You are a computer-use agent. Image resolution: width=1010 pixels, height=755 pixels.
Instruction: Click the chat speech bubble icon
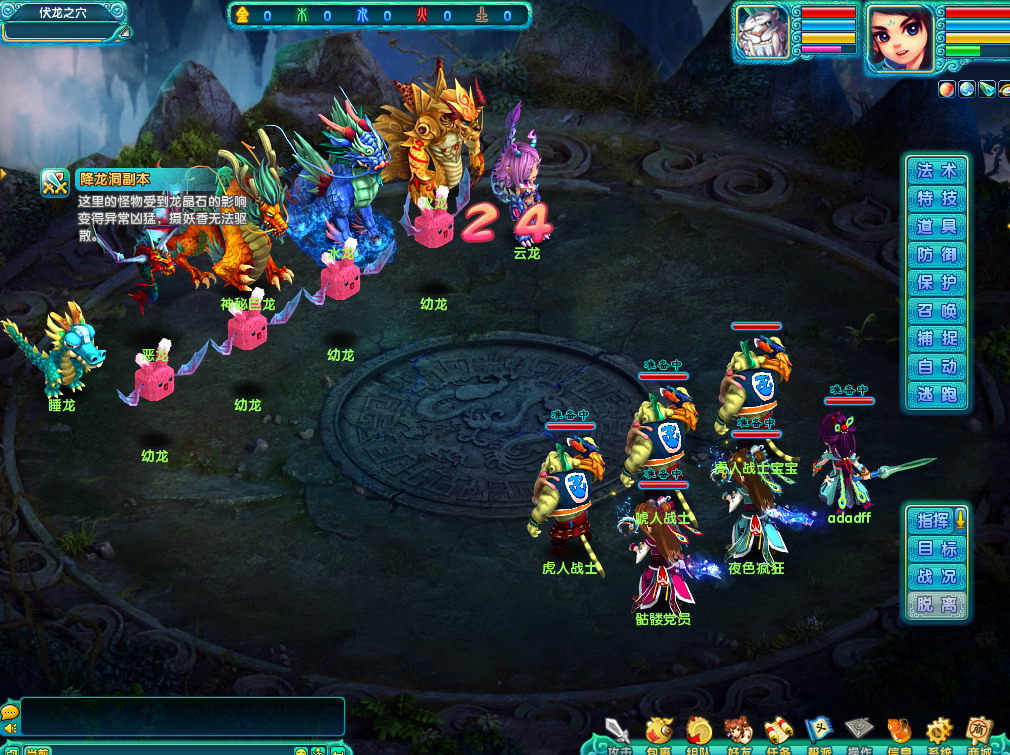click(x=10, y=712)
